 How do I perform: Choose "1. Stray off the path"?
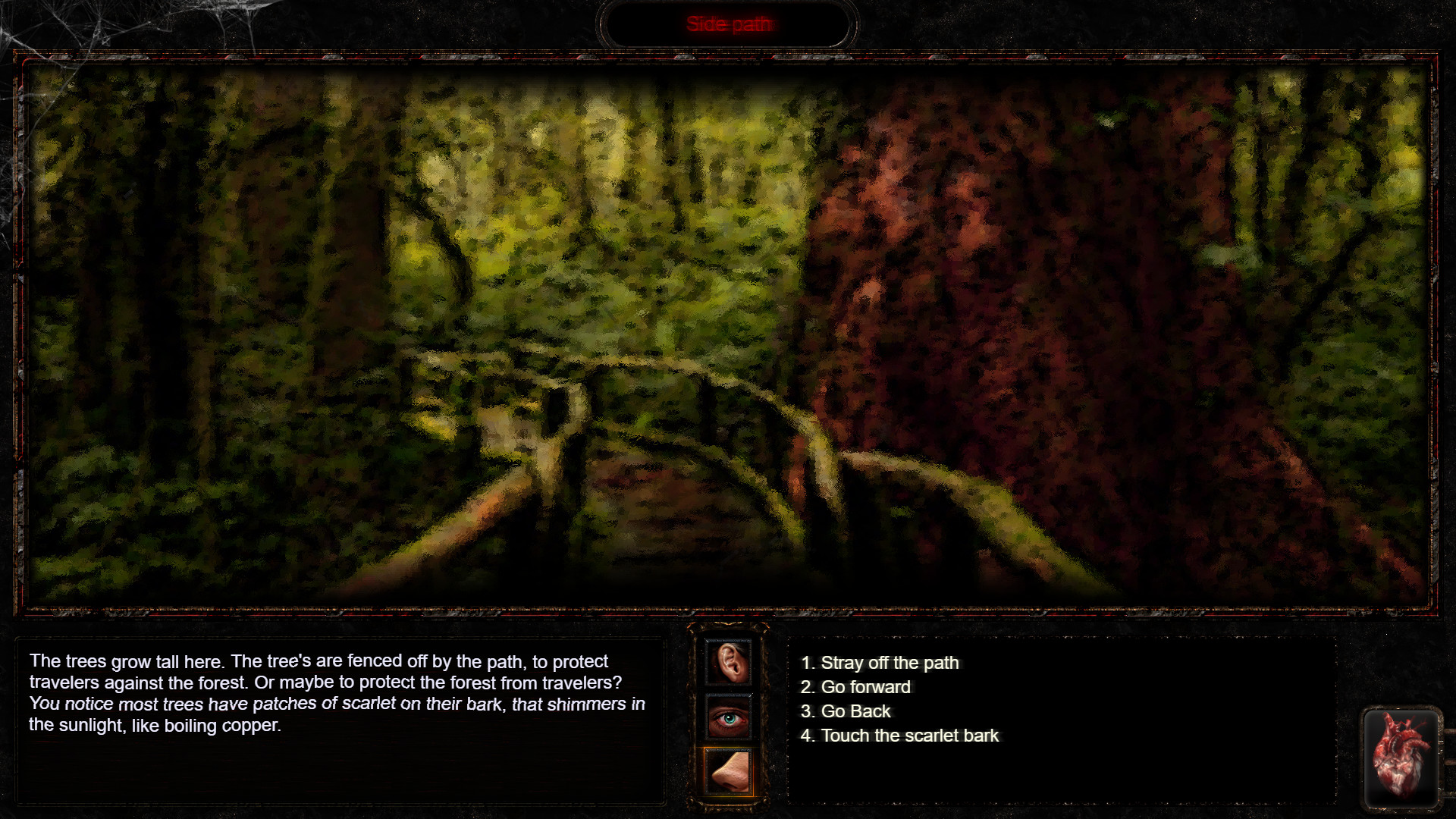click(x=880, y=663)
